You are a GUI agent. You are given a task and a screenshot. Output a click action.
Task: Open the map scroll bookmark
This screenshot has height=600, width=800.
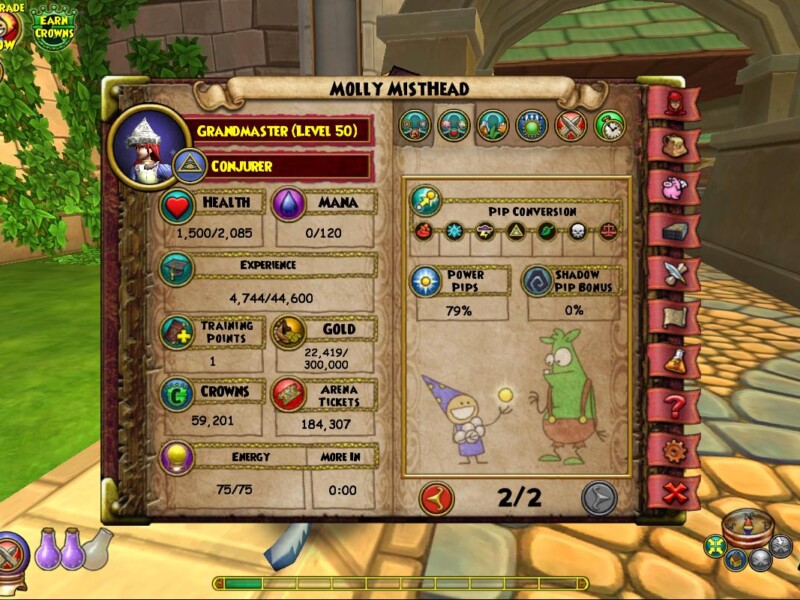(x=673, y=317)
